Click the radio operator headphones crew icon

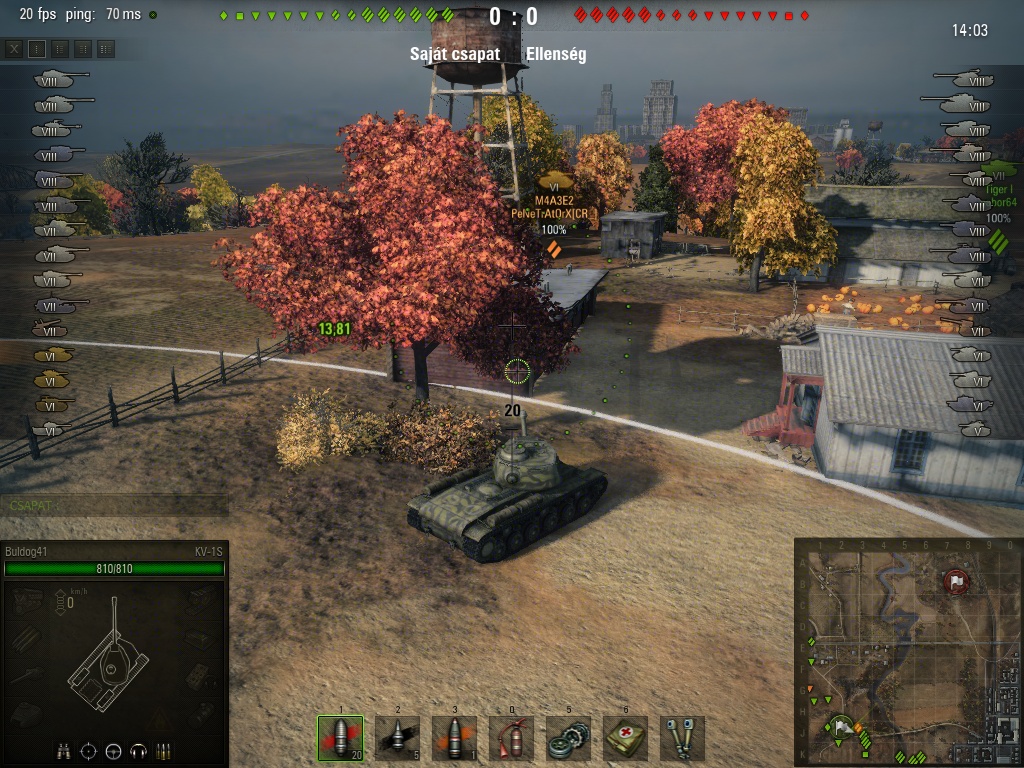[x=138, y=750]
